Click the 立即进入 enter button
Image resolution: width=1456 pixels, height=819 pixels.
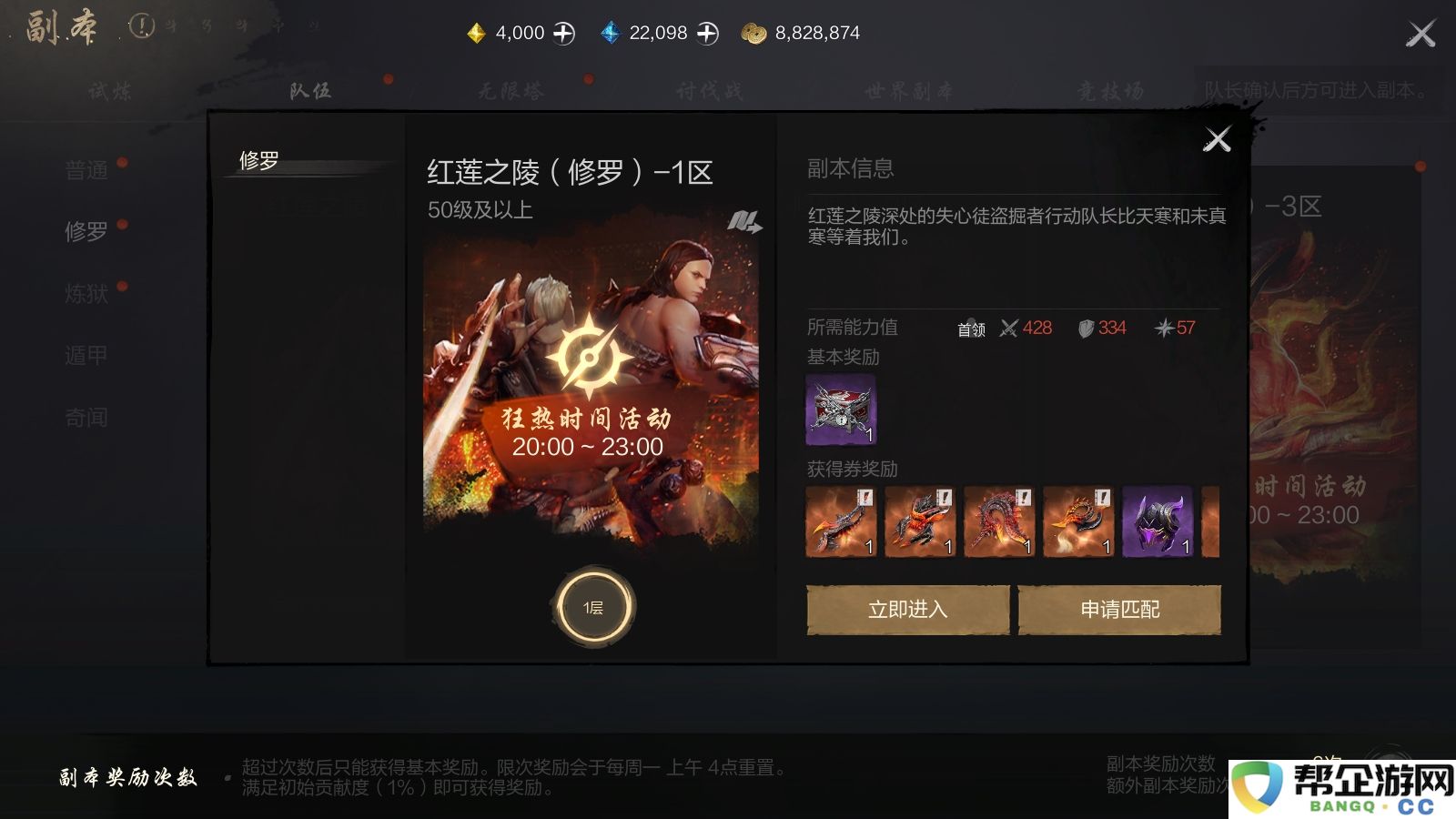(907, 610)
